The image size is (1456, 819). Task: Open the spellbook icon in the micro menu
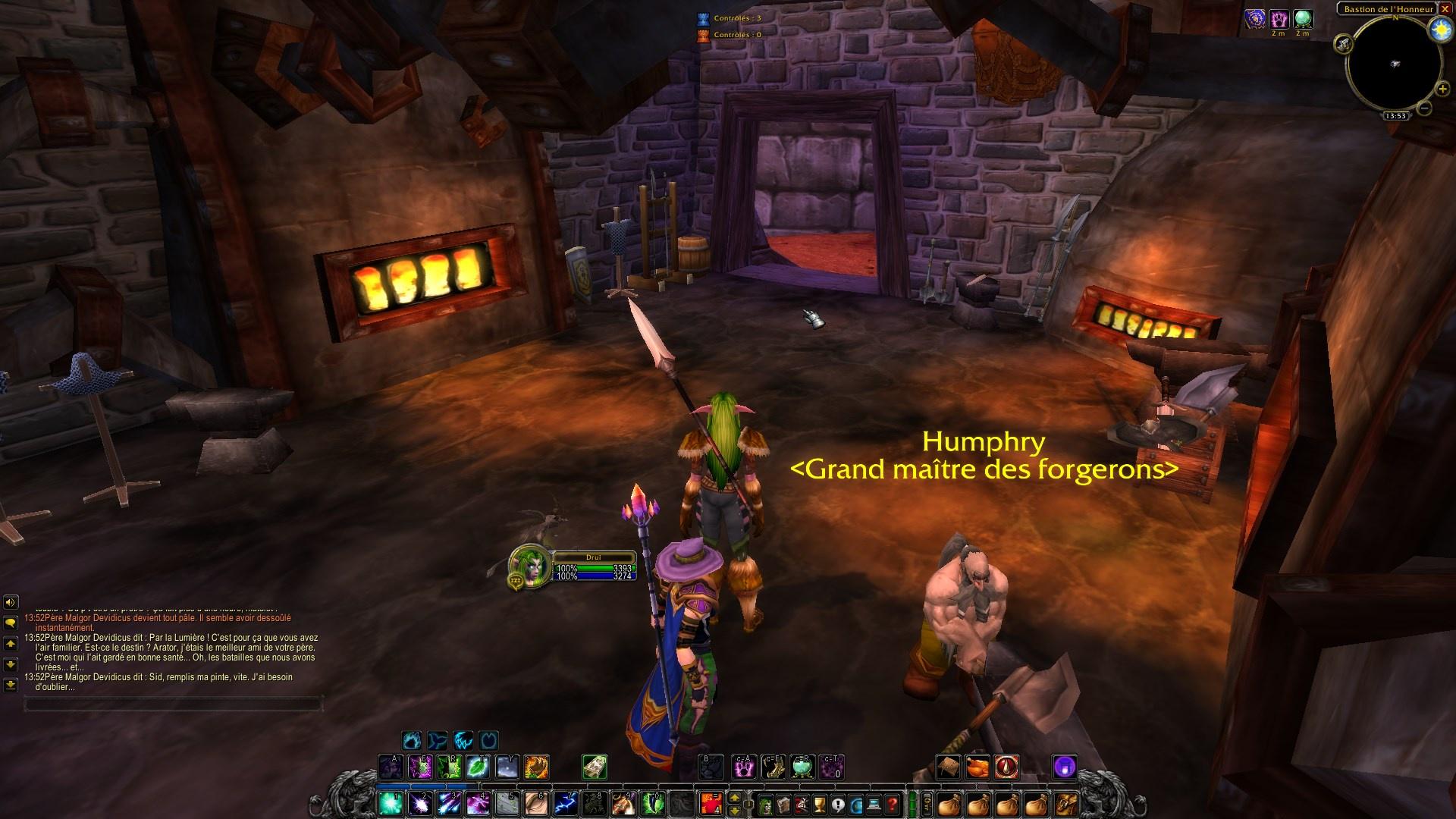[783, 806]
